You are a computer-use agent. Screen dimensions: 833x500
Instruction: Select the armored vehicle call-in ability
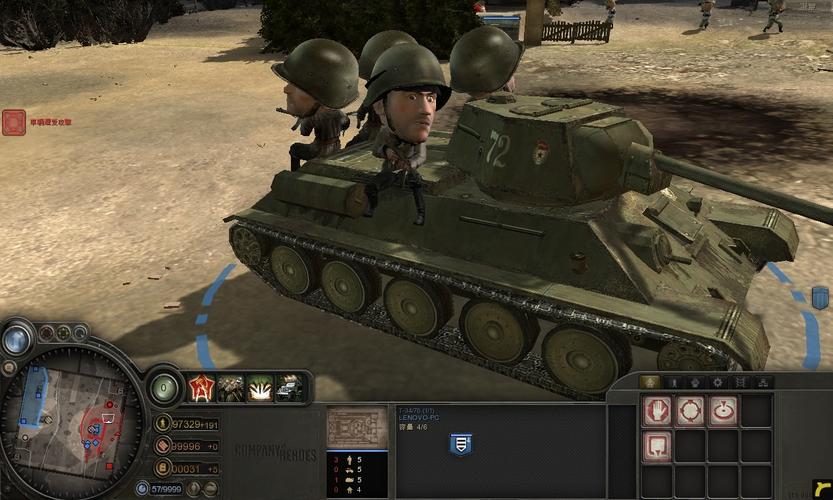point(289,387)
